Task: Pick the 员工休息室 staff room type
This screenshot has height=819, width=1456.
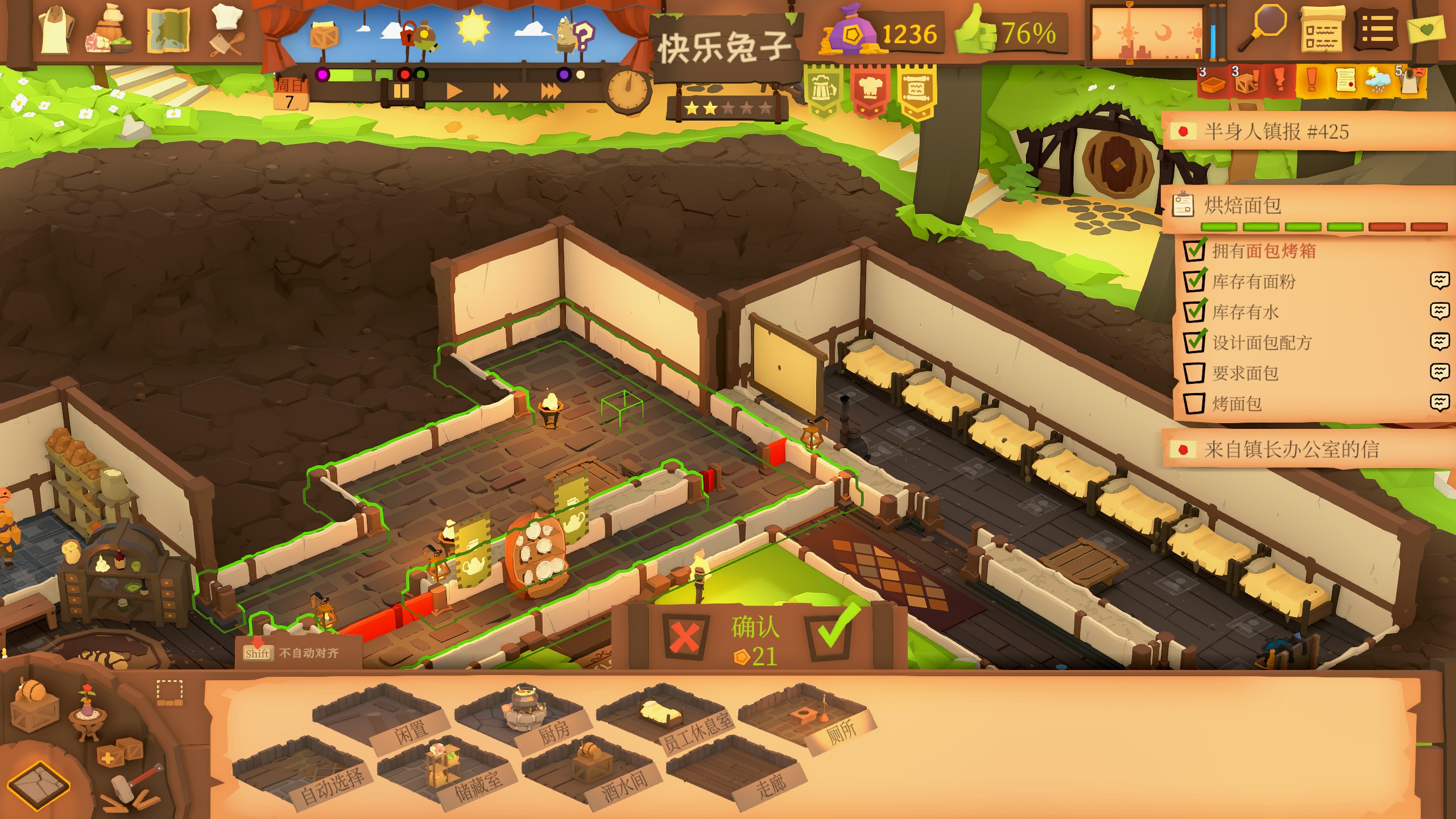Action: [x=663, y=718]
